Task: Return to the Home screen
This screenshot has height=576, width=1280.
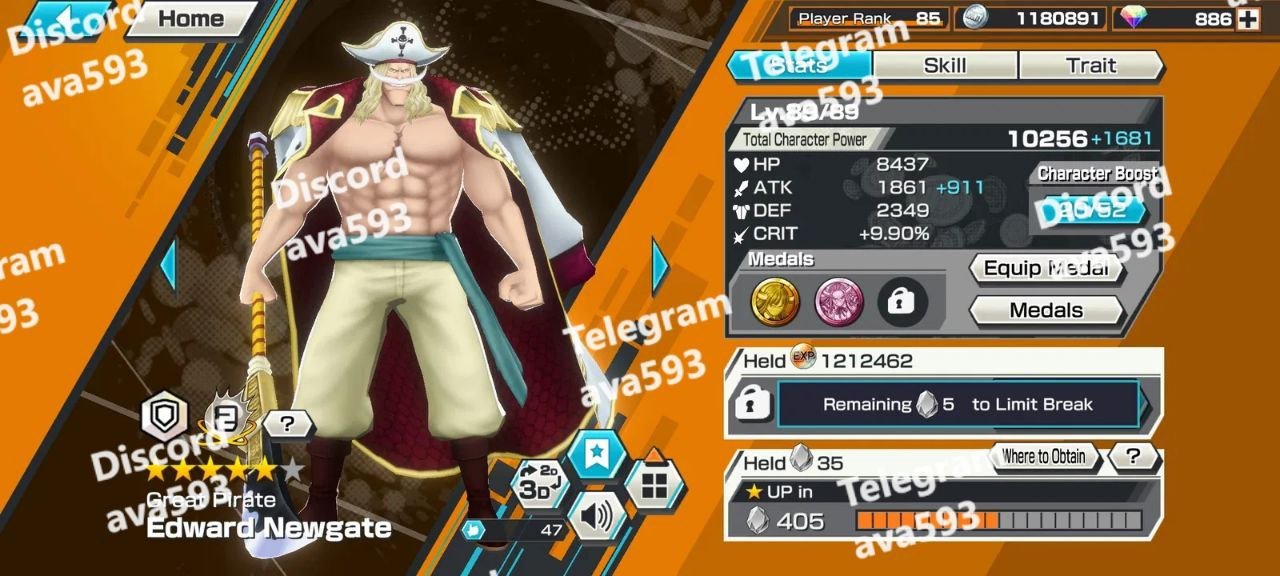Action: point(191,18)
